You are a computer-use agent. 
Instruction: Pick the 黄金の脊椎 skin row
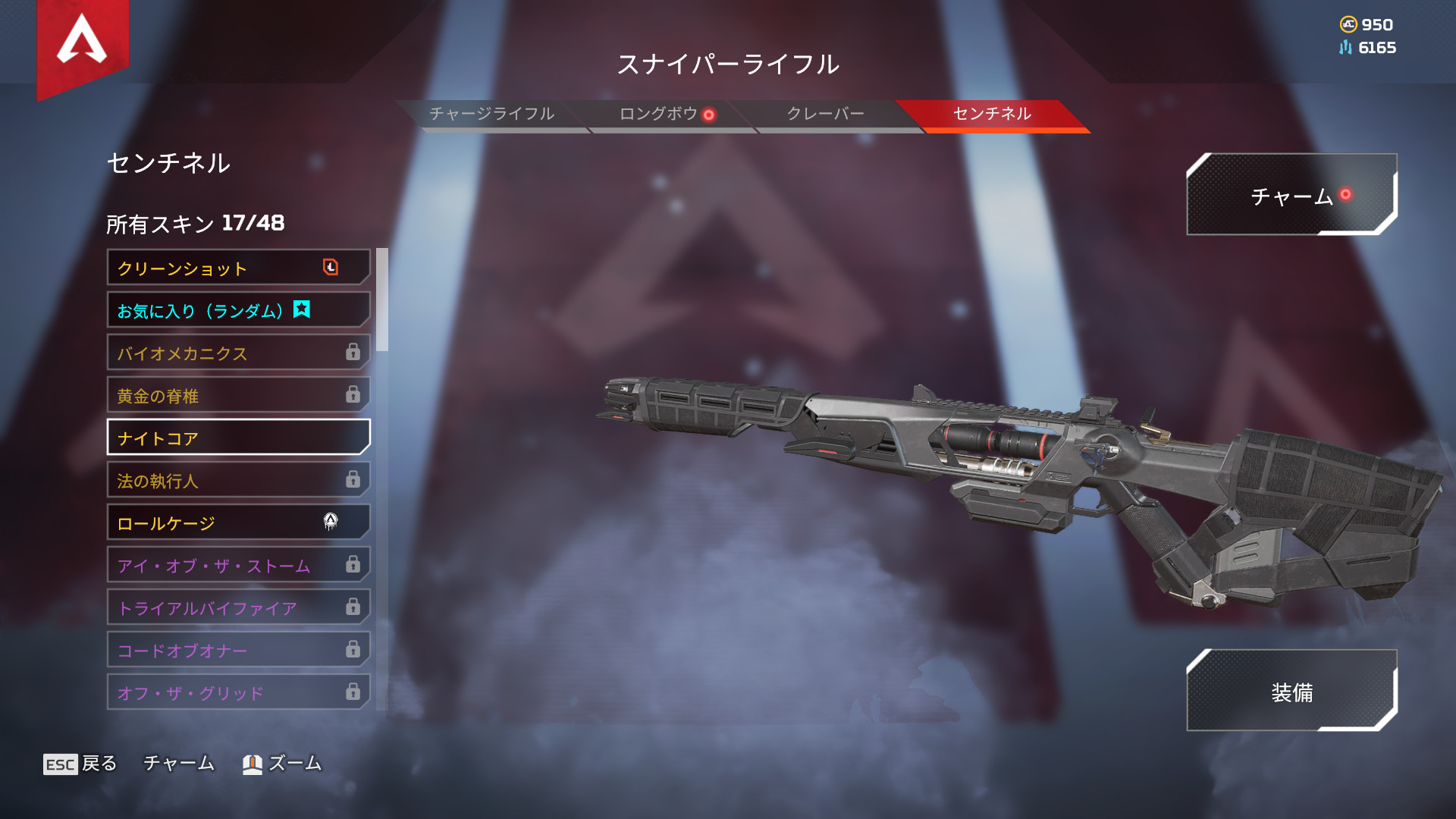point(238,395)
